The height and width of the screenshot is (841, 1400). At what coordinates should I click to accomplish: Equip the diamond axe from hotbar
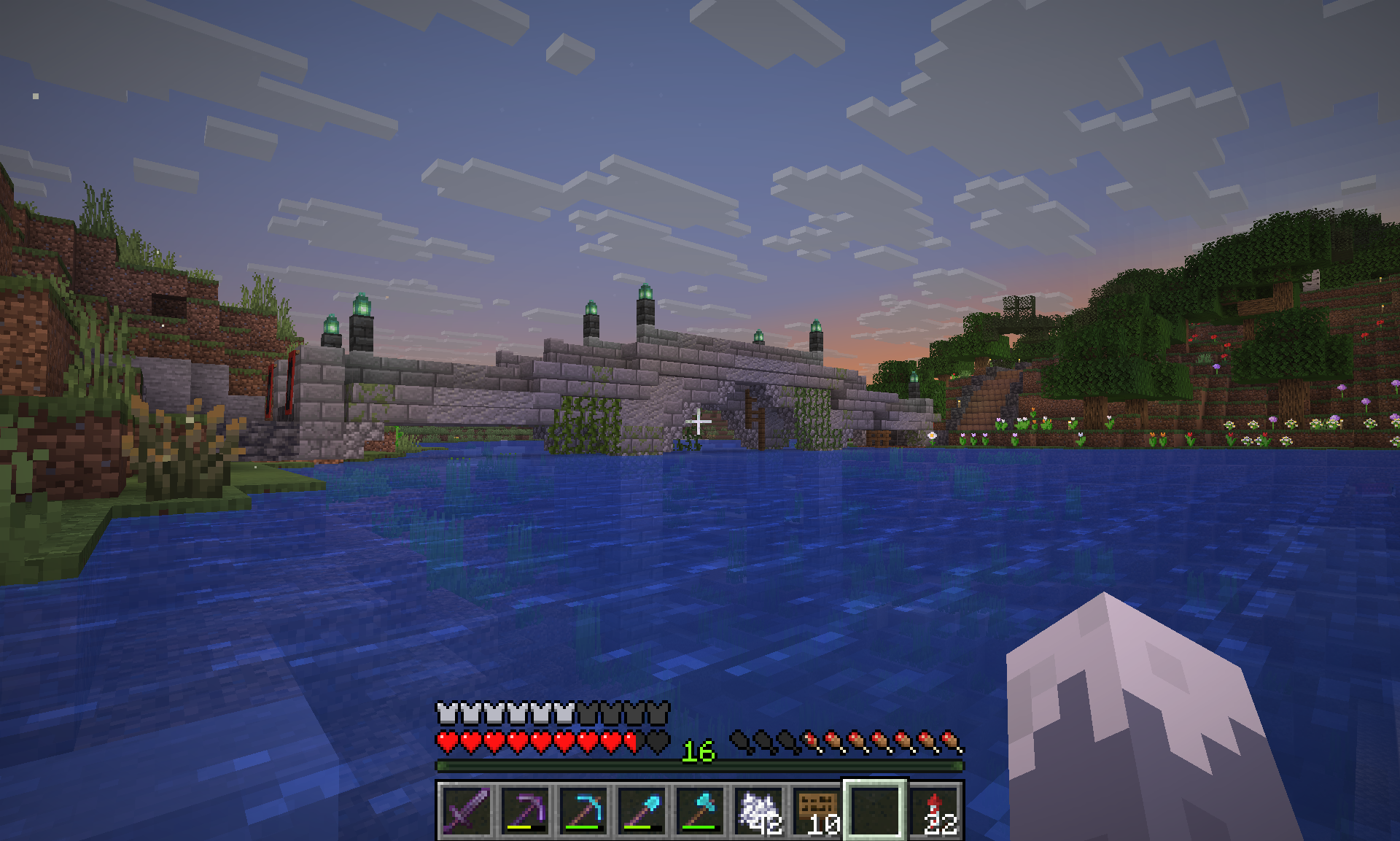700,810
